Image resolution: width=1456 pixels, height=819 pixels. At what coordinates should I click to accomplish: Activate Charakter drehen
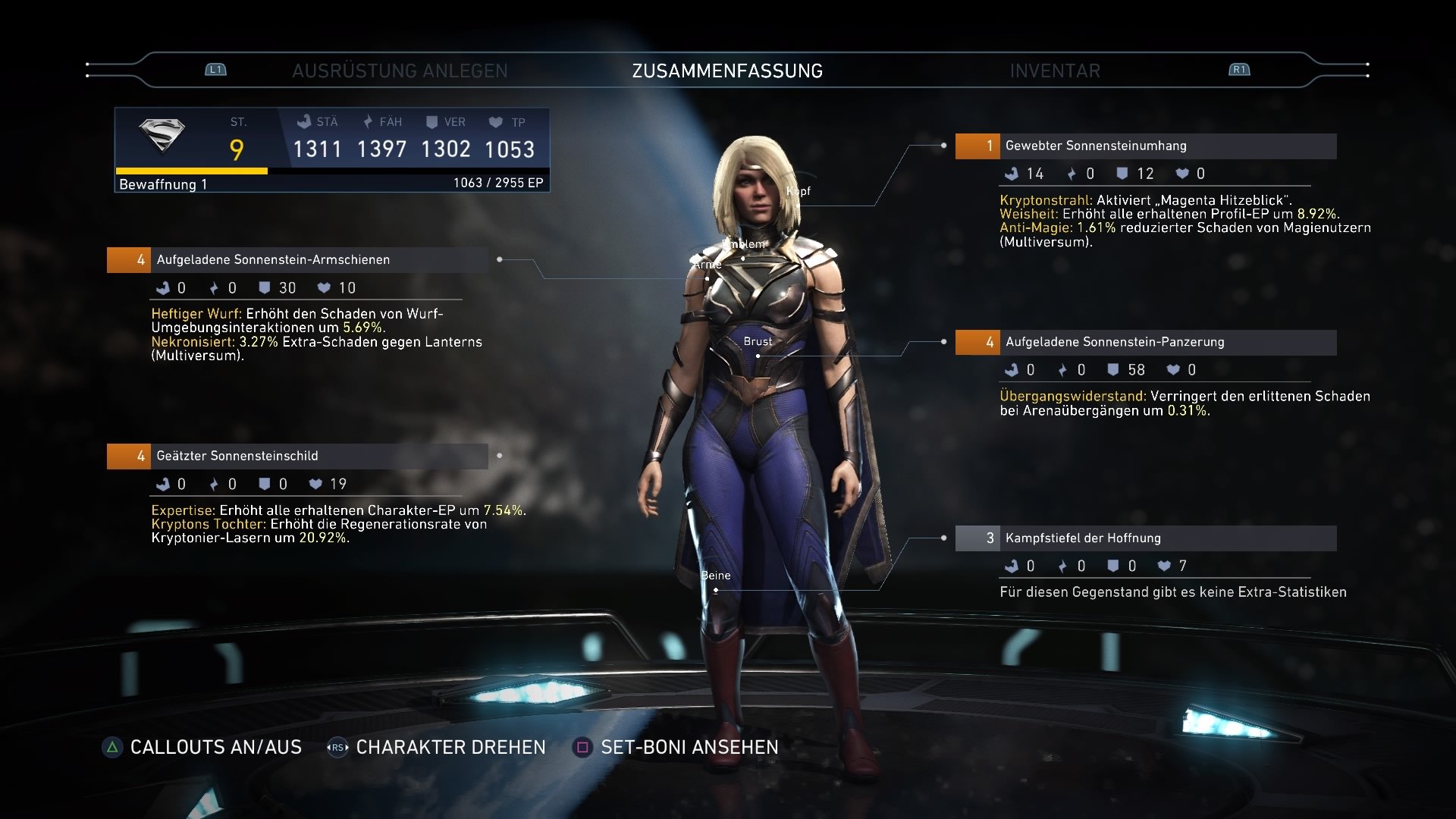click(450, 747)
